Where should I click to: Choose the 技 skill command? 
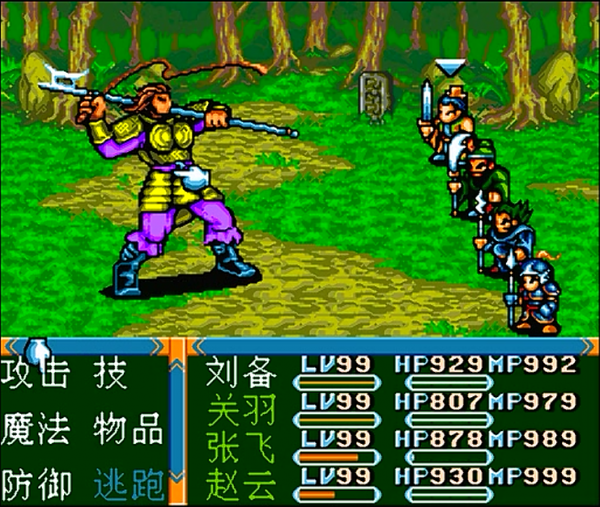click(109, 375)
